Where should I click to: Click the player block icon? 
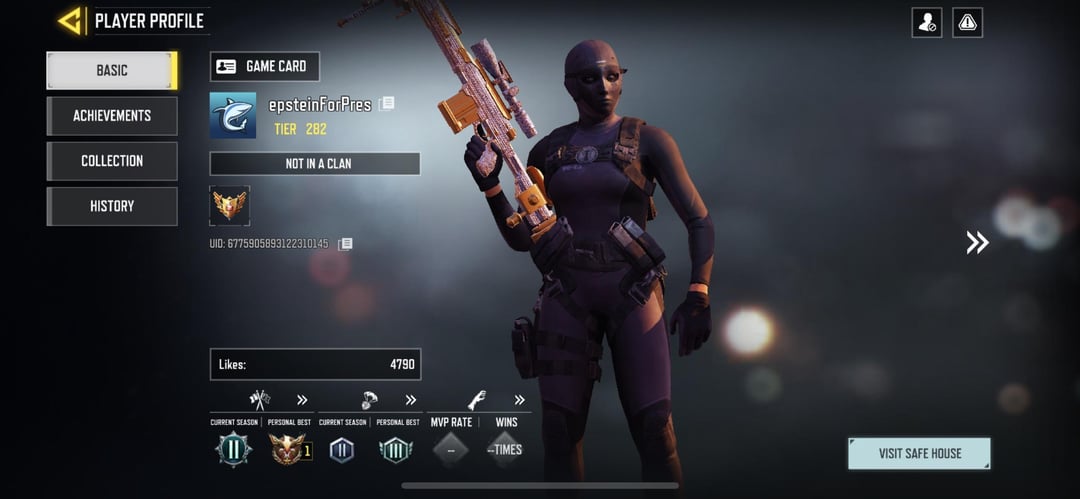[927, 22]
